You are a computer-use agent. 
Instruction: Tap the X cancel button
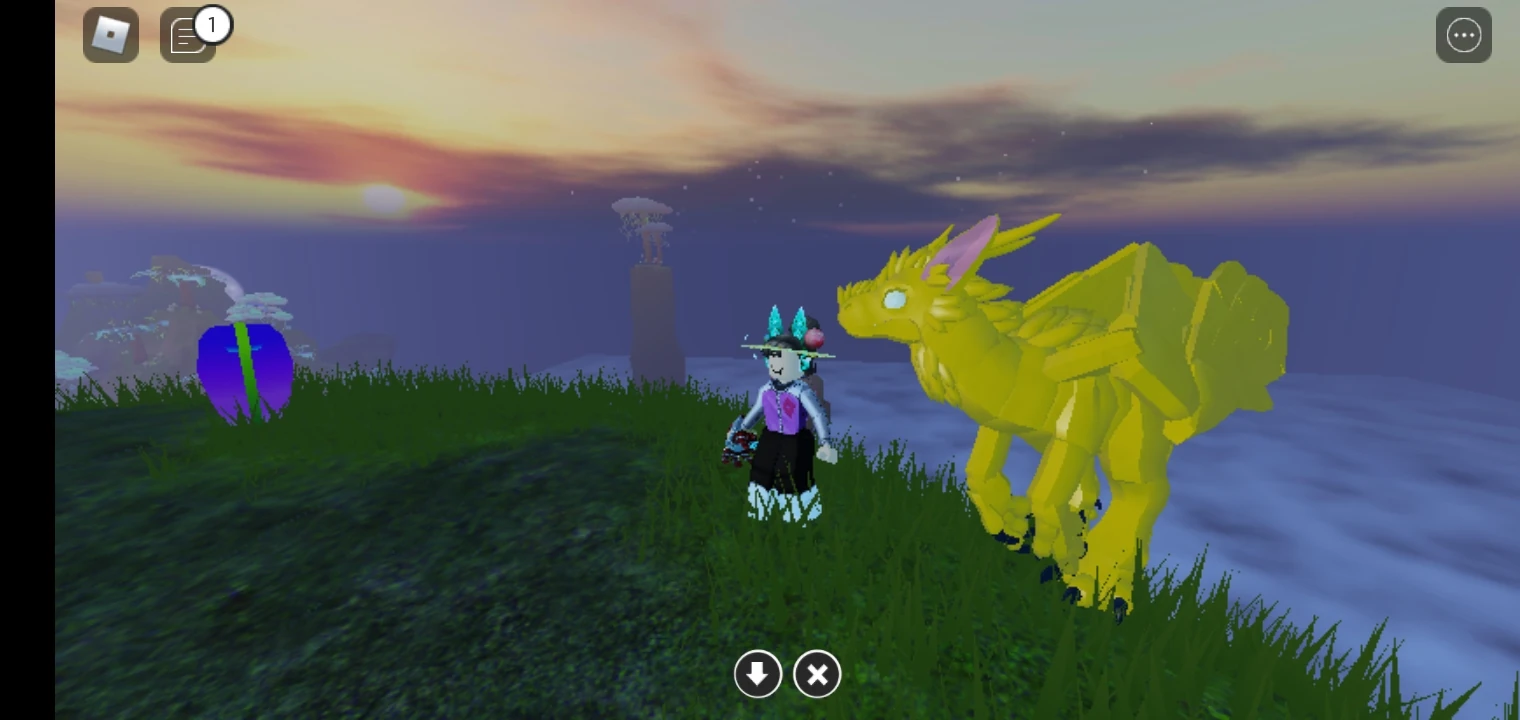point(817,674)
